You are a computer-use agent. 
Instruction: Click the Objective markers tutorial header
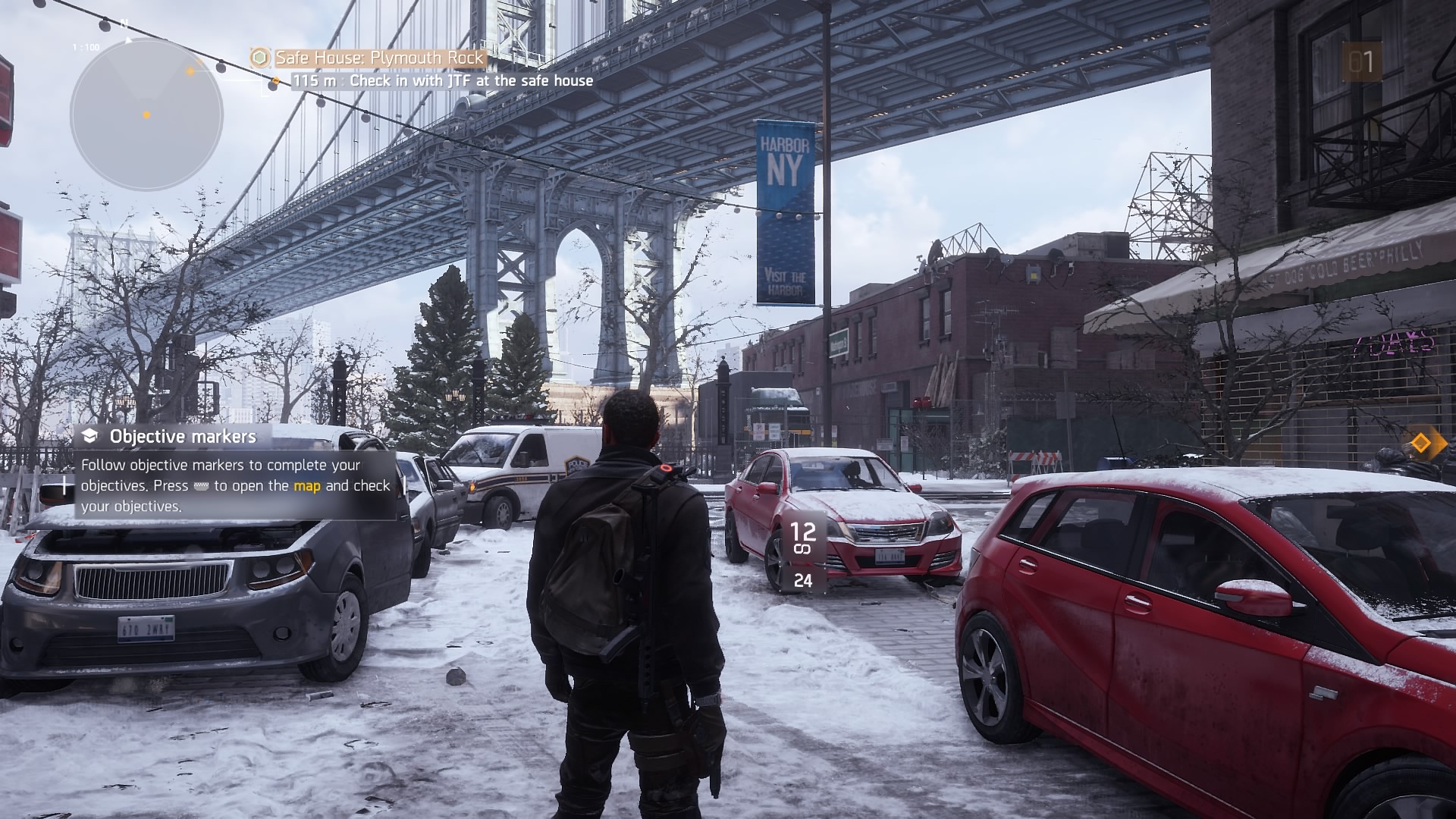(x=183, y=436)
